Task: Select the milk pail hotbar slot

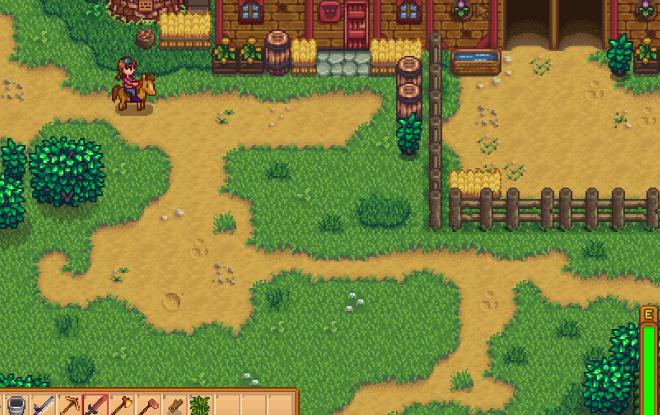Action: pyautogui.click(x=16, y=406)
